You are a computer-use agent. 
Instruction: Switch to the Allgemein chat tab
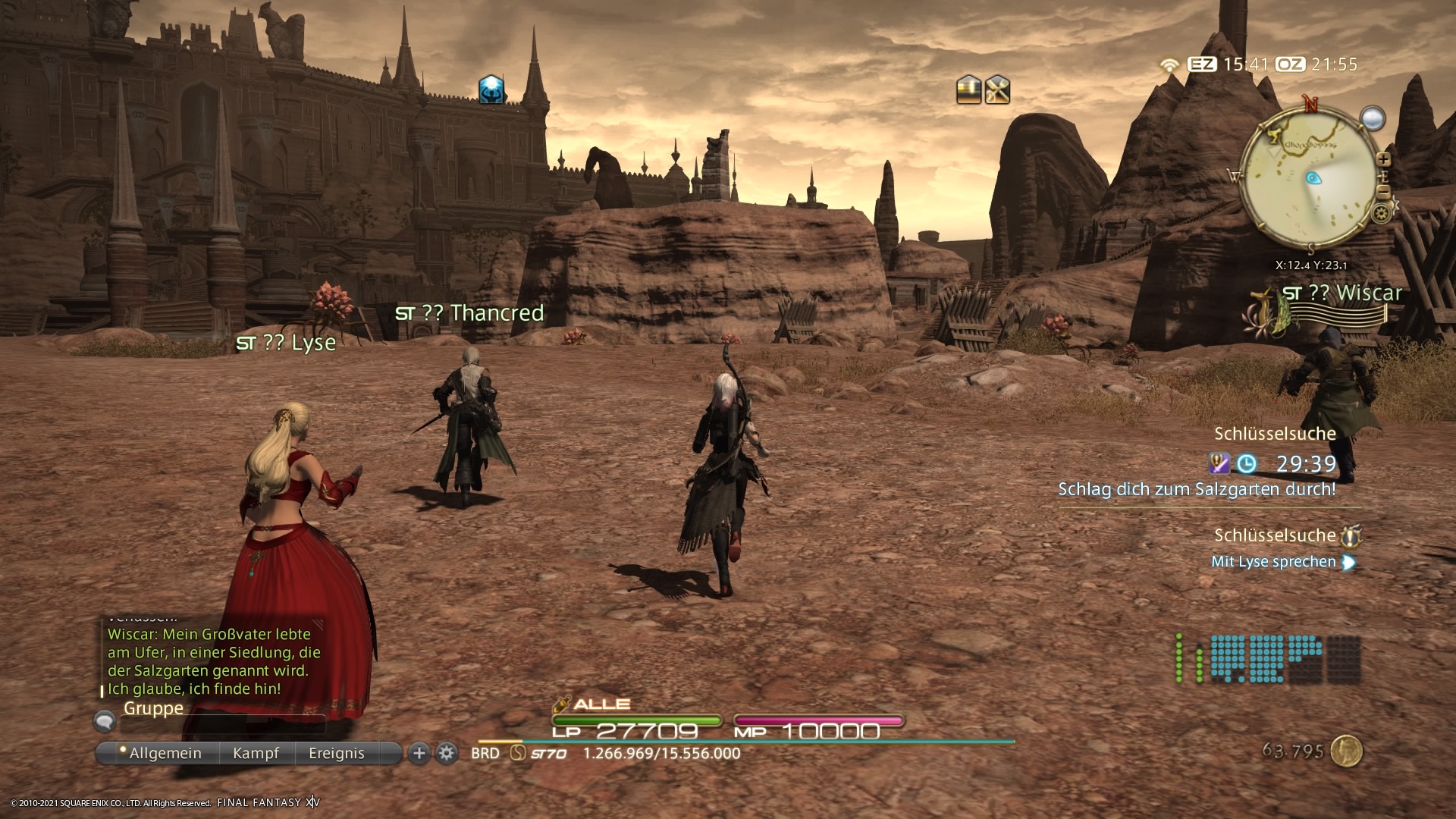[165, 753]
